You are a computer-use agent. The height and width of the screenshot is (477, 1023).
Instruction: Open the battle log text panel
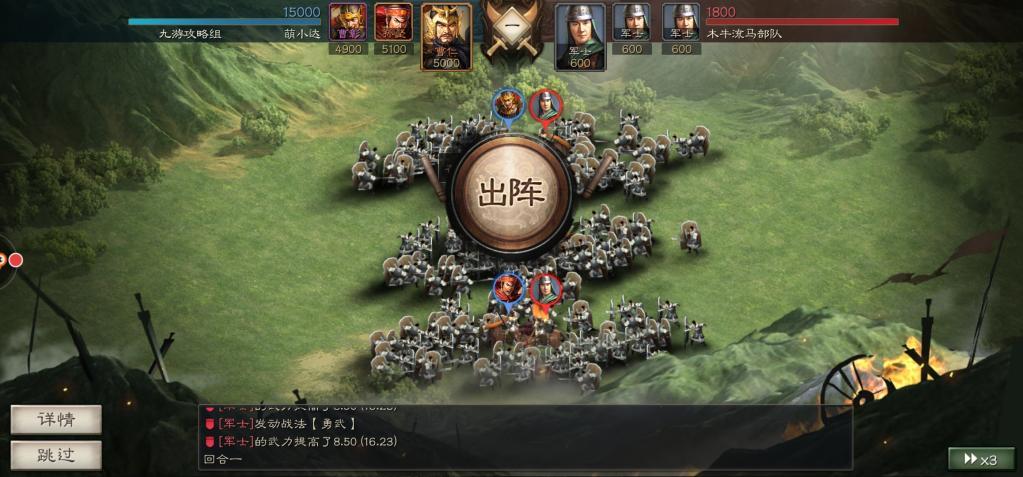pos(525,437)
